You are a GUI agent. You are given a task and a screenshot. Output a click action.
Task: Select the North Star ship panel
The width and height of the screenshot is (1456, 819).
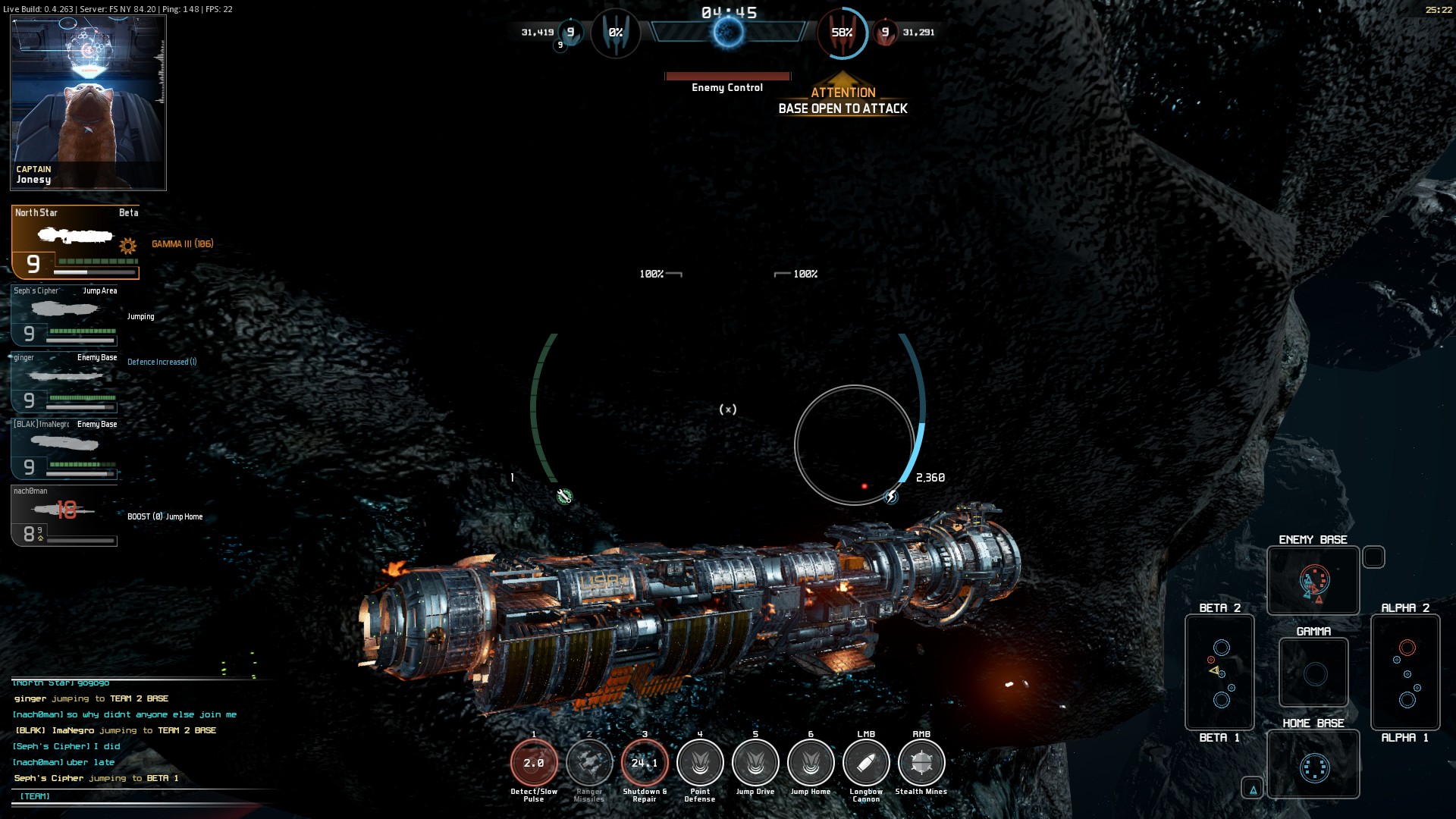point(76,242)
